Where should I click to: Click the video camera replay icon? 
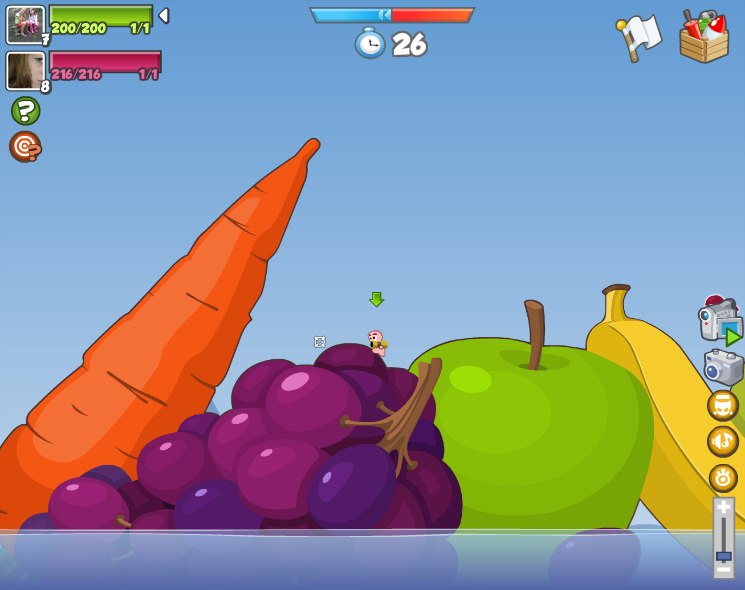click(719, 322)
